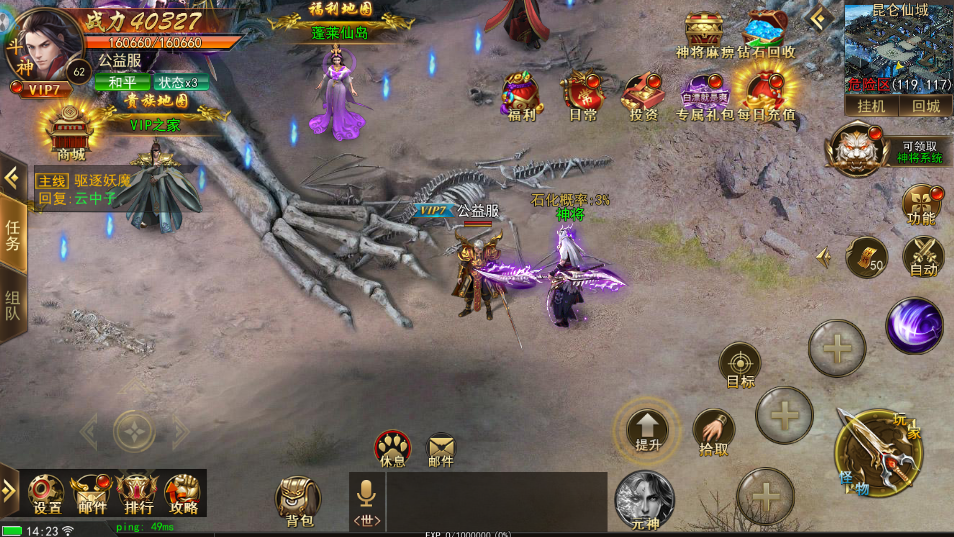954x537 pixels.
Task: Open the 攻略 guide icon
Action: 183,492
